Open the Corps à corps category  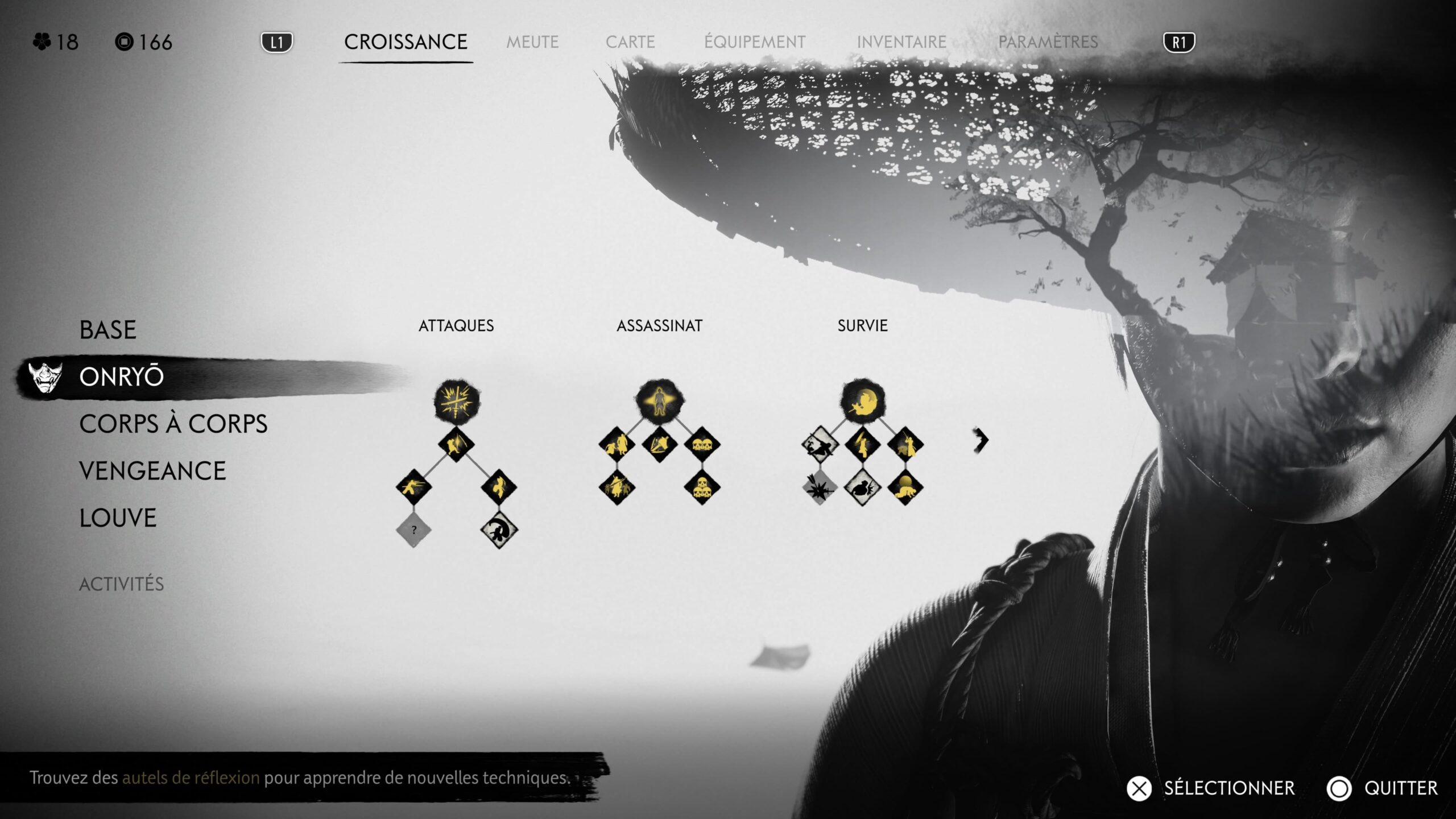tap(173, 424)
